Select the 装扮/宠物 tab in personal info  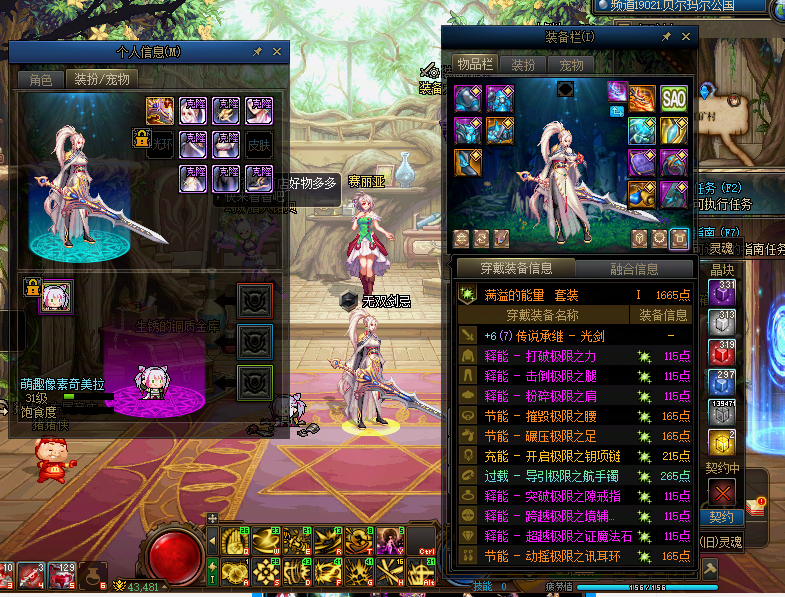101,79
